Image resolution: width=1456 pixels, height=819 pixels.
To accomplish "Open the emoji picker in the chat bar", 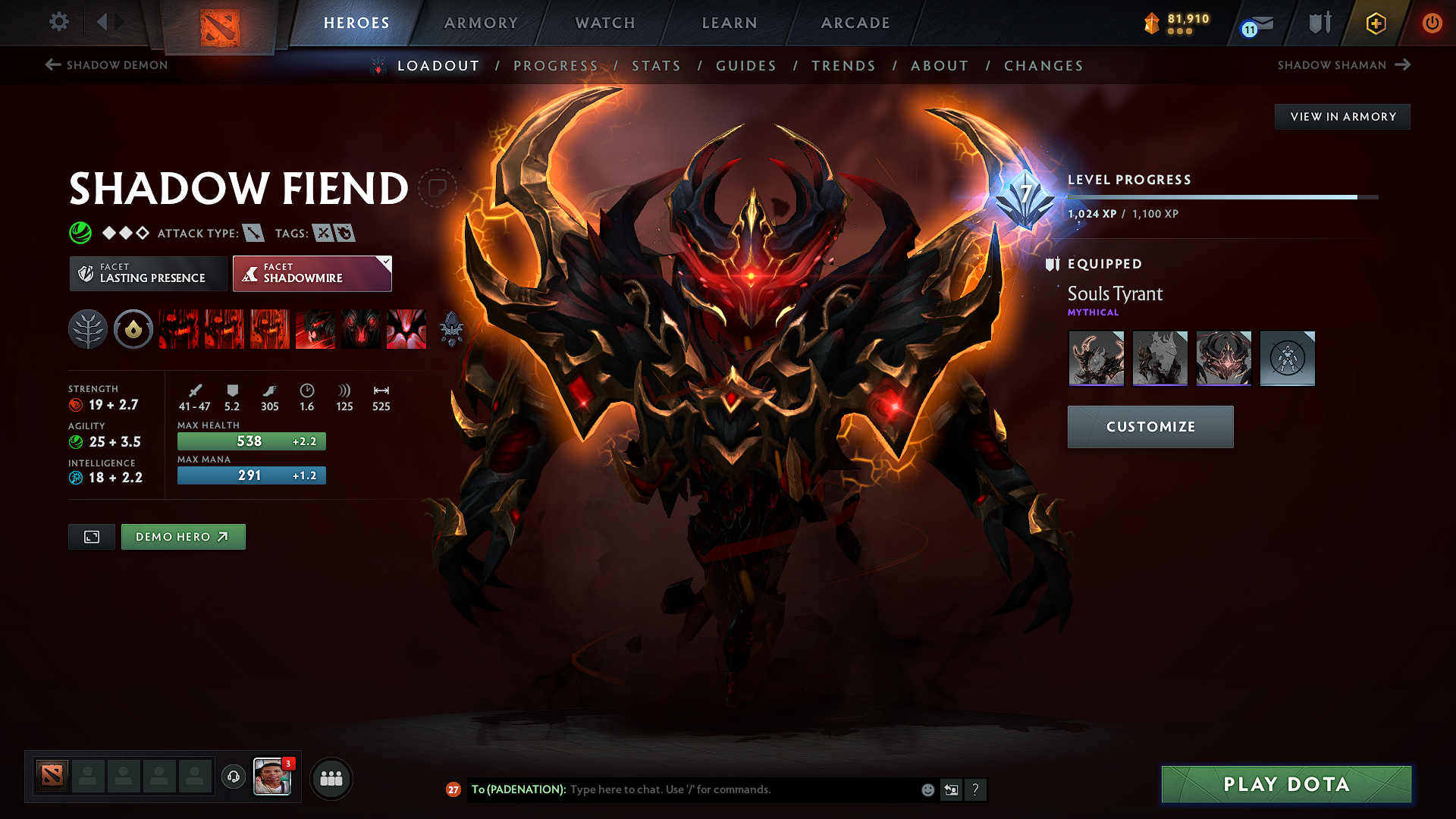I will [927, 789].
